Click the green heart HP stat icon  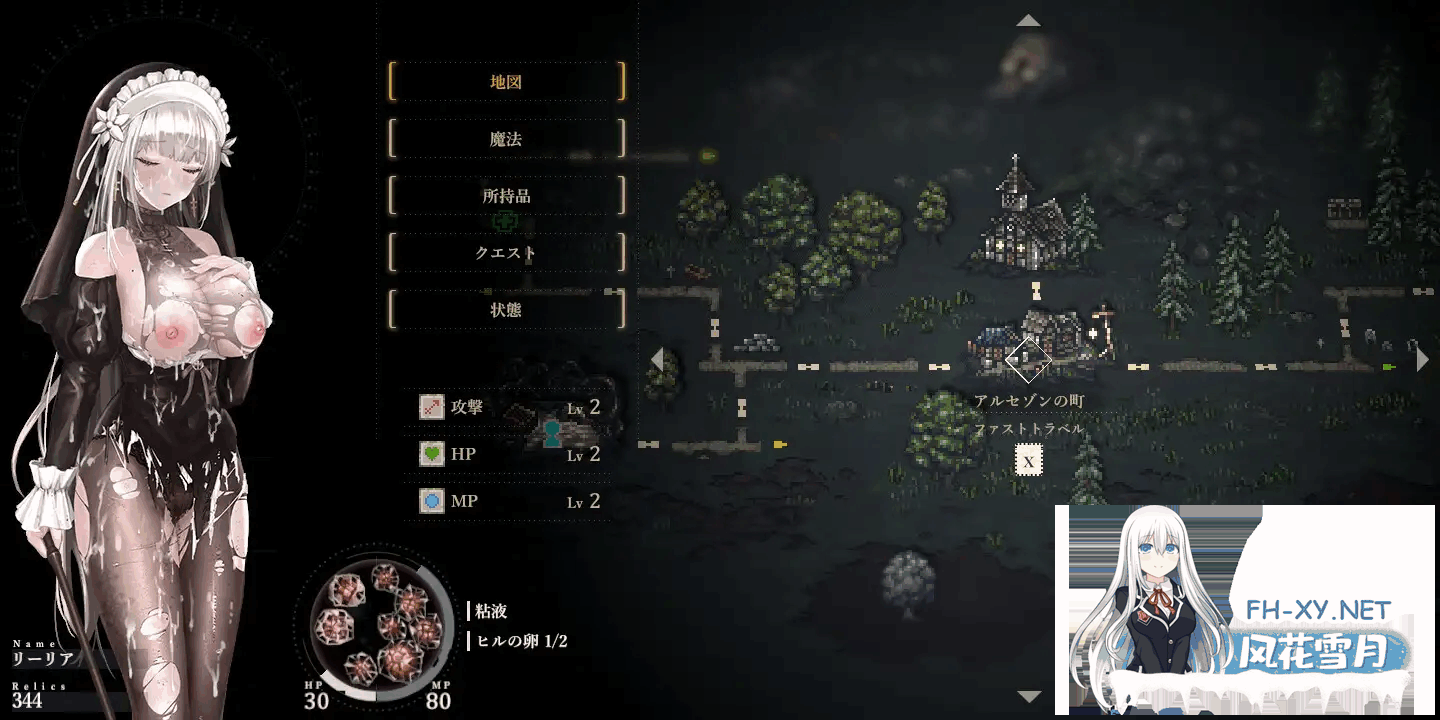coord(431,454)
